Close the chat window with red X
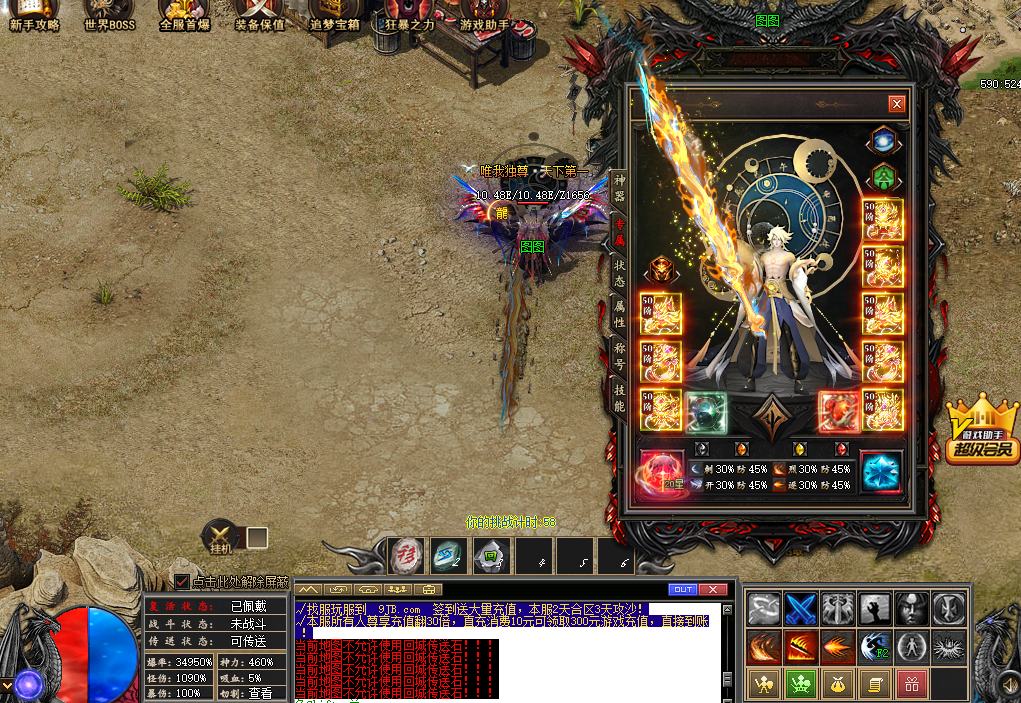Image resolution: width=1021 pixels, height=703 pixels. click(x=713, y=589)
